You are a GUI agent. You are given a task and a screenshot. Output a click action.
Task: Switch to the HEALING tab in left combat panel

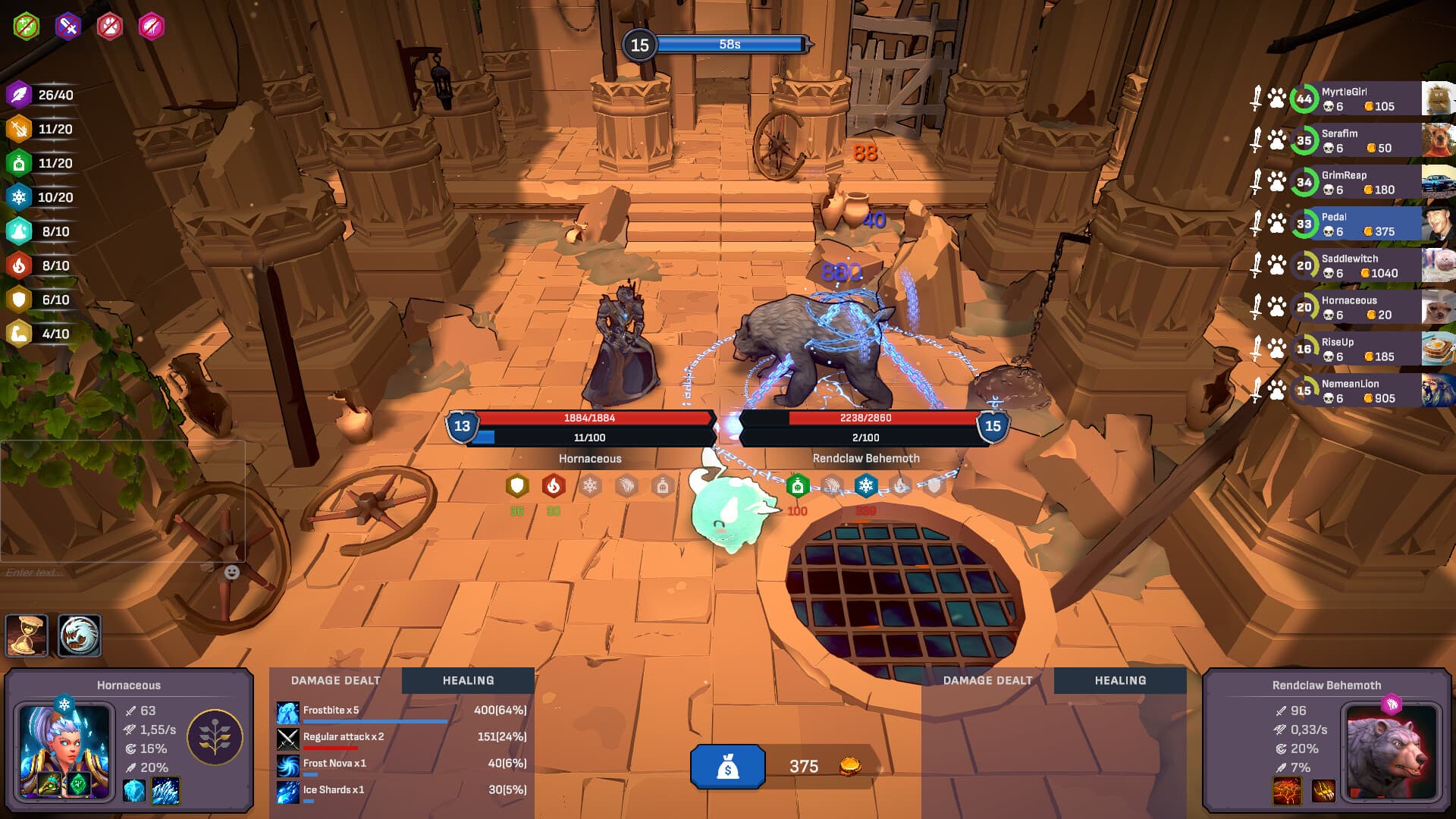[x=468, y=680]
